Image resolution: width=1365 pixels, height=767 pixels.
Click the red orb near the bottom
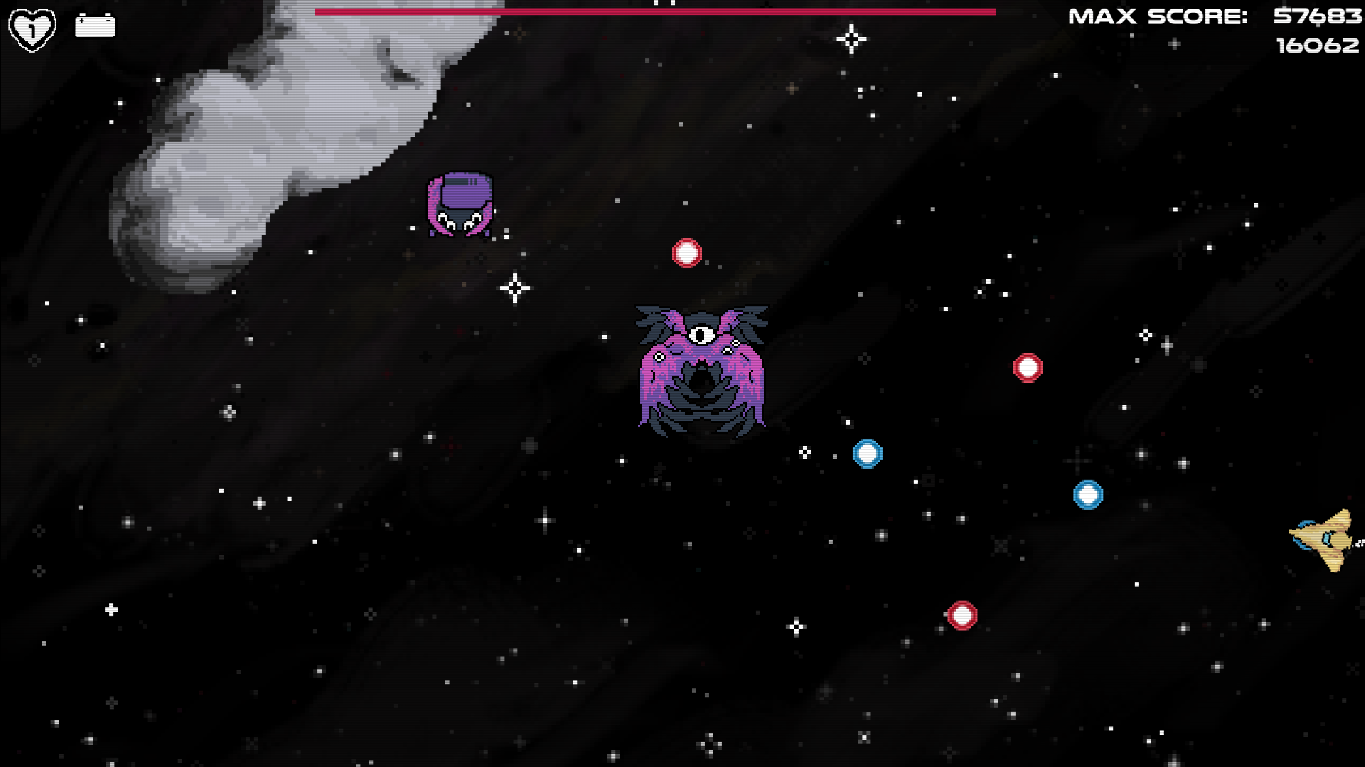[961, 616]
